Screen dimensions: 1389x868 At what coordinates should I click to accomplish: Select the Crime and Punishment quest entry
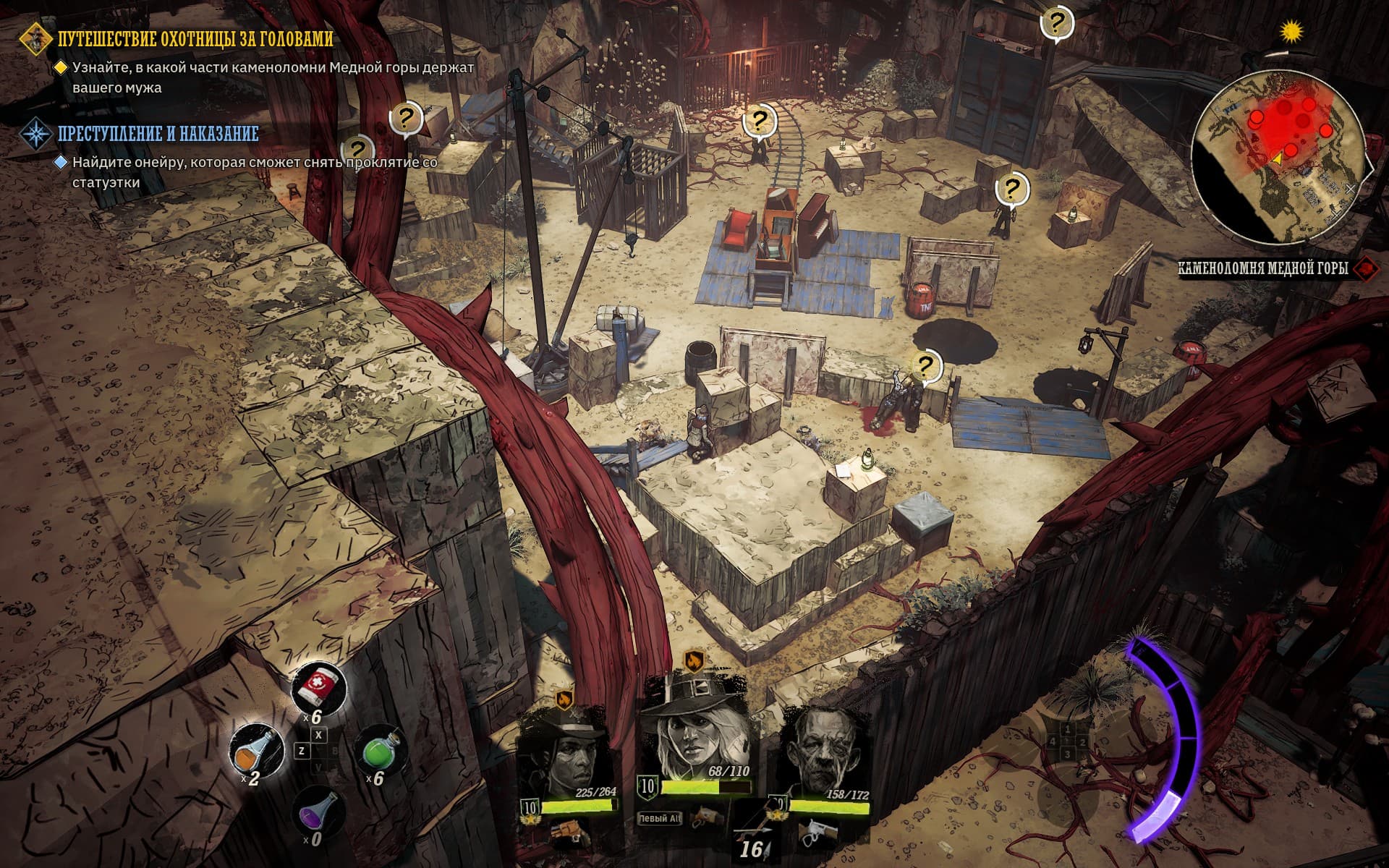(x=158, y=134)
